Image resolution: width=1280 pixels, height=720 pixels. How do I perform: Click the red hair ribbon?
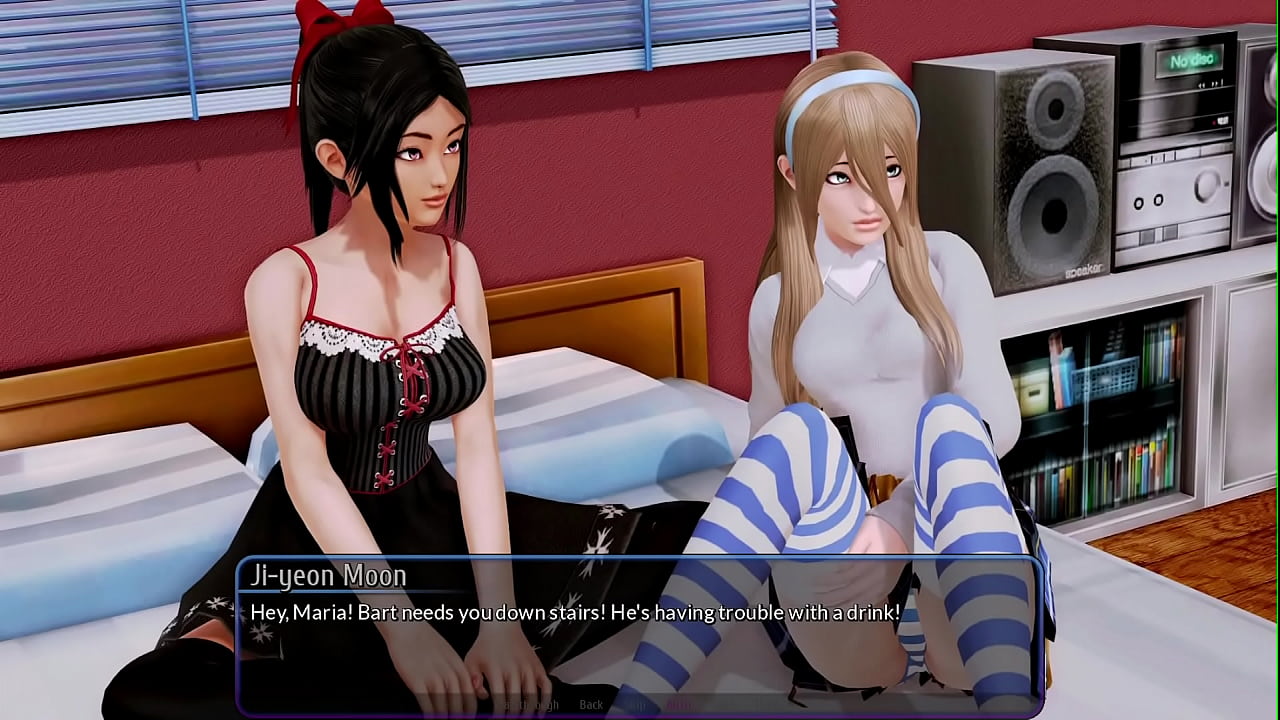(x=320, y=25)
